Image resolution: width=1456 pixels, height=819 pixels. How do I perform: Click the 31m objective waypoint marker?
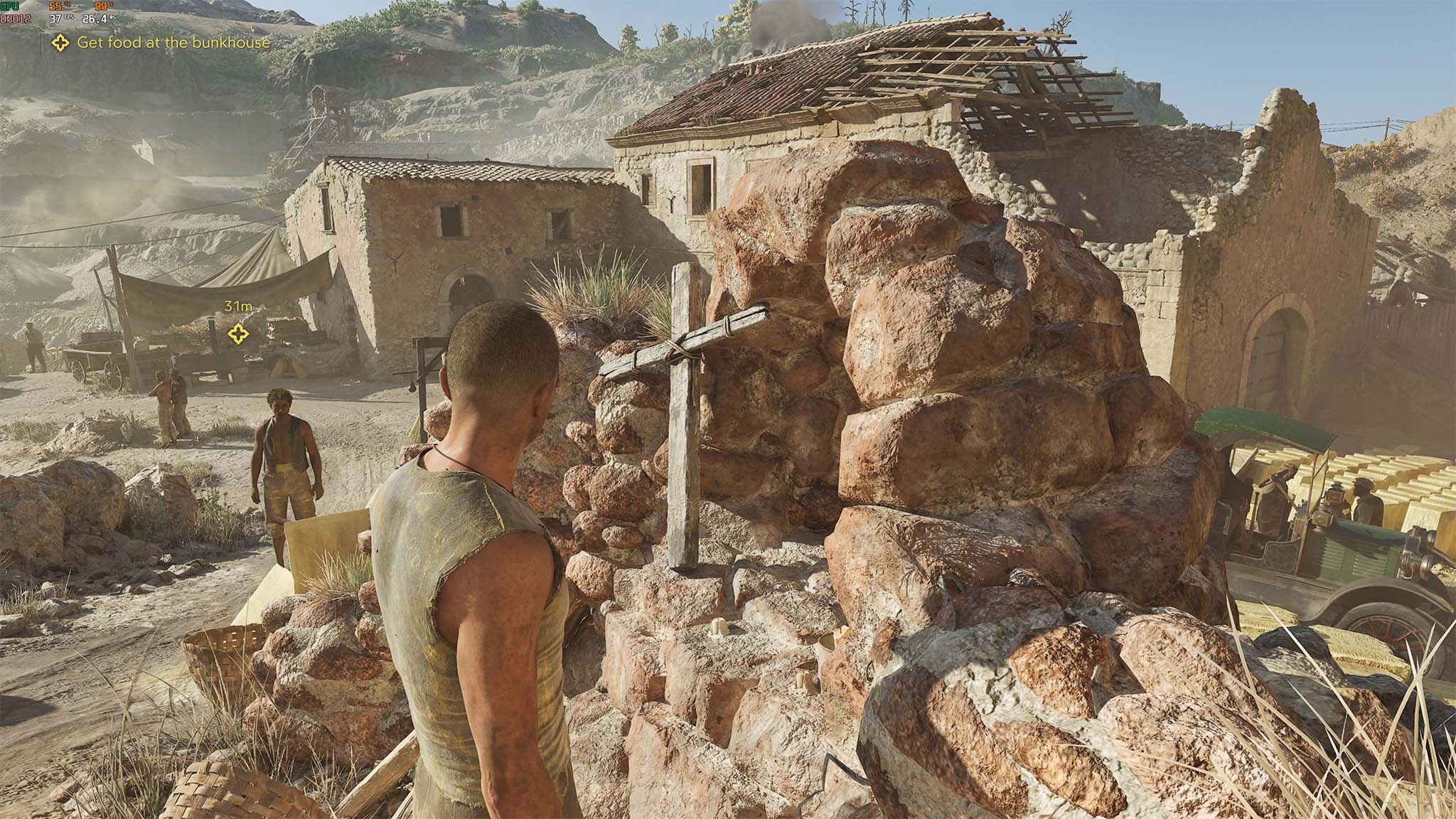tap(237, 333)
